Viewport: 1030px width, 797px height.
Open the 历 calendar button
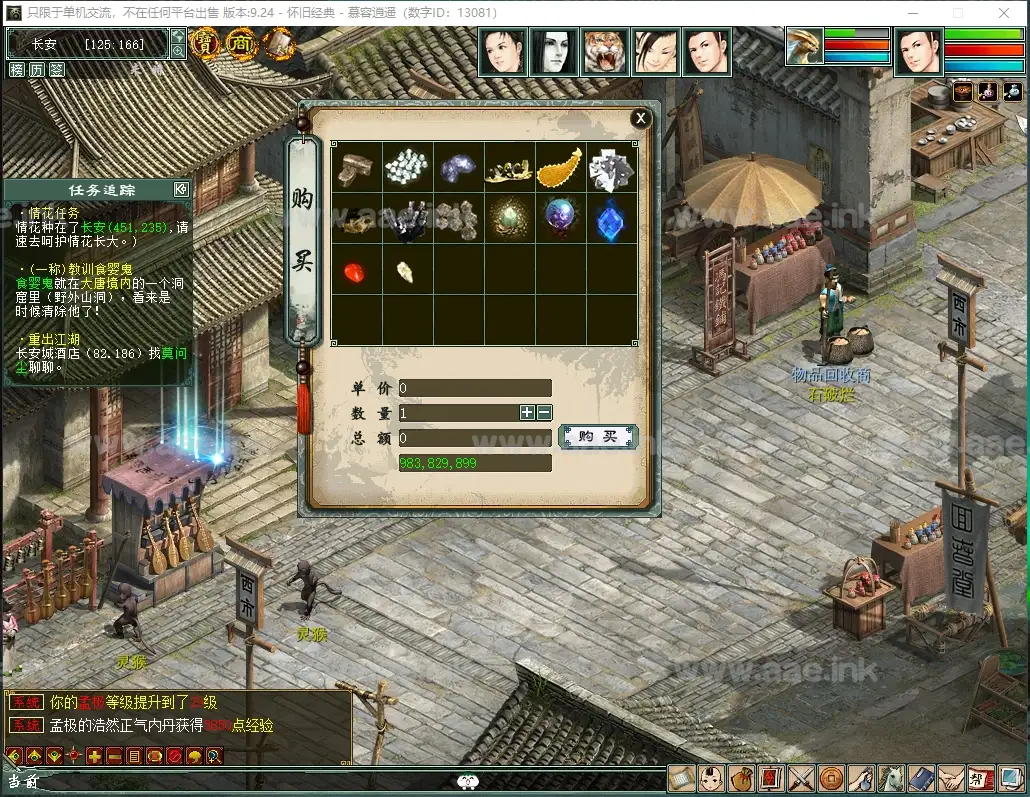point(37,70)
